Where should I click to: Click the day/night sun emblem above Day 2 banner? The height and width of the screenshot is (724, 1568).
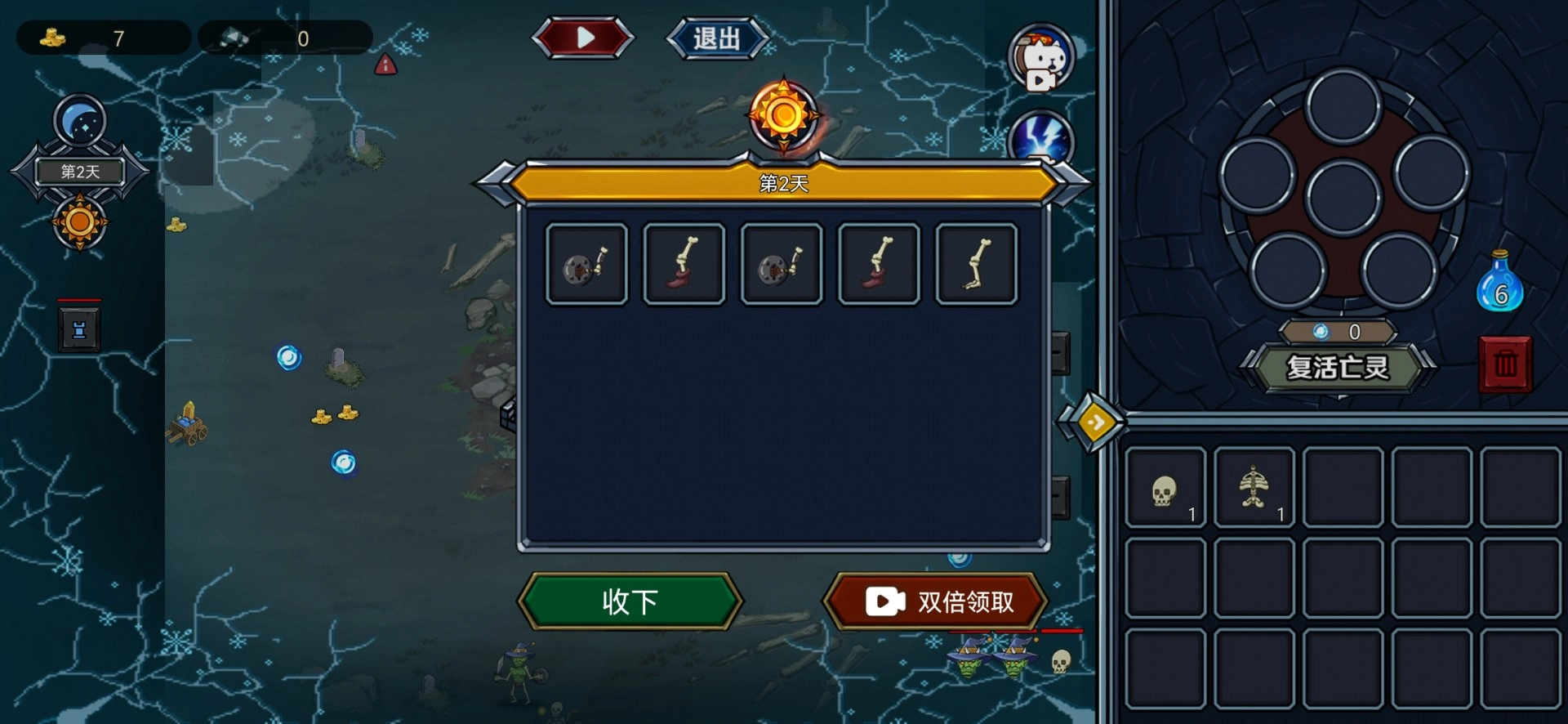784,114
